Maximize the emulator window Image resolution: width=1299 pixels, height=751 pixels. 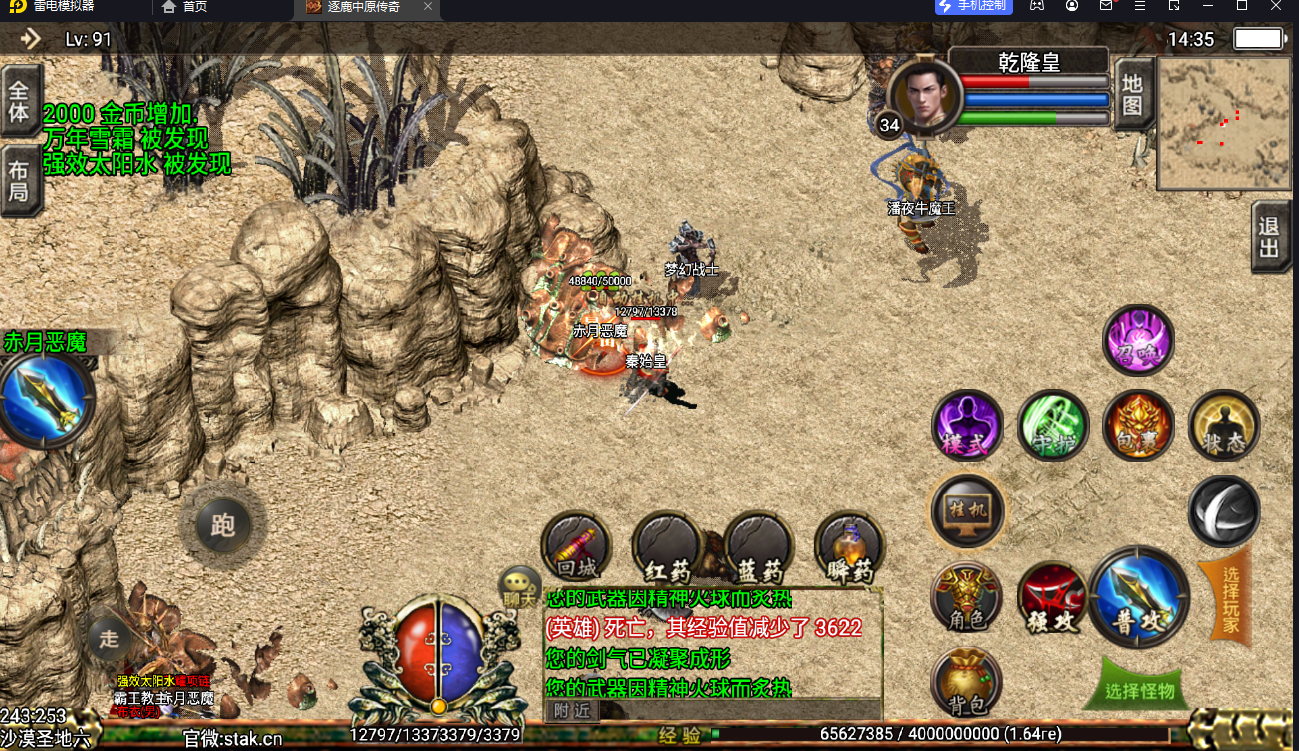pos(1242,6)
